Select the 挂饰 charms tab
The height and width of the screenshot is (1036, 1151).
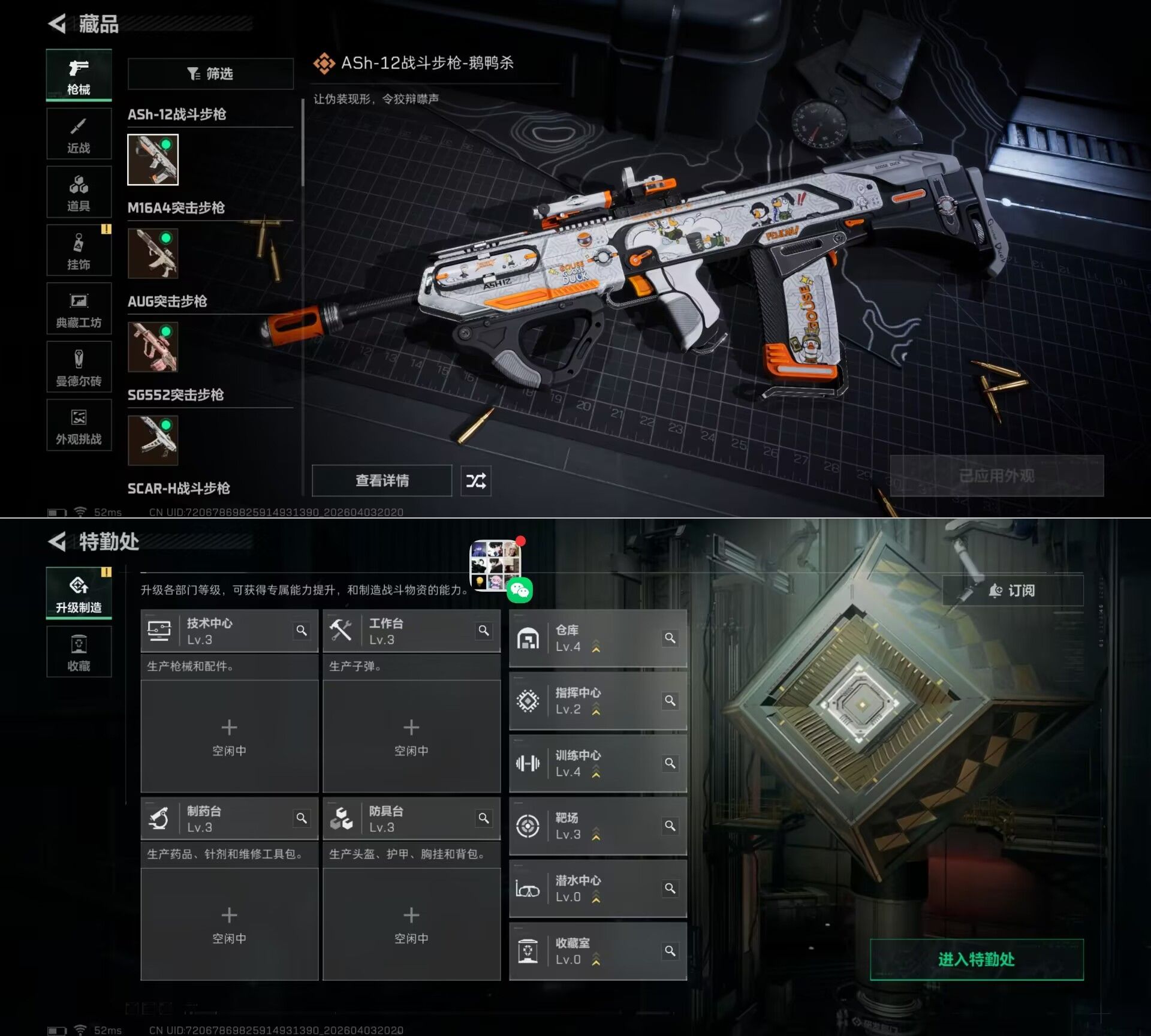coord(79,250)
